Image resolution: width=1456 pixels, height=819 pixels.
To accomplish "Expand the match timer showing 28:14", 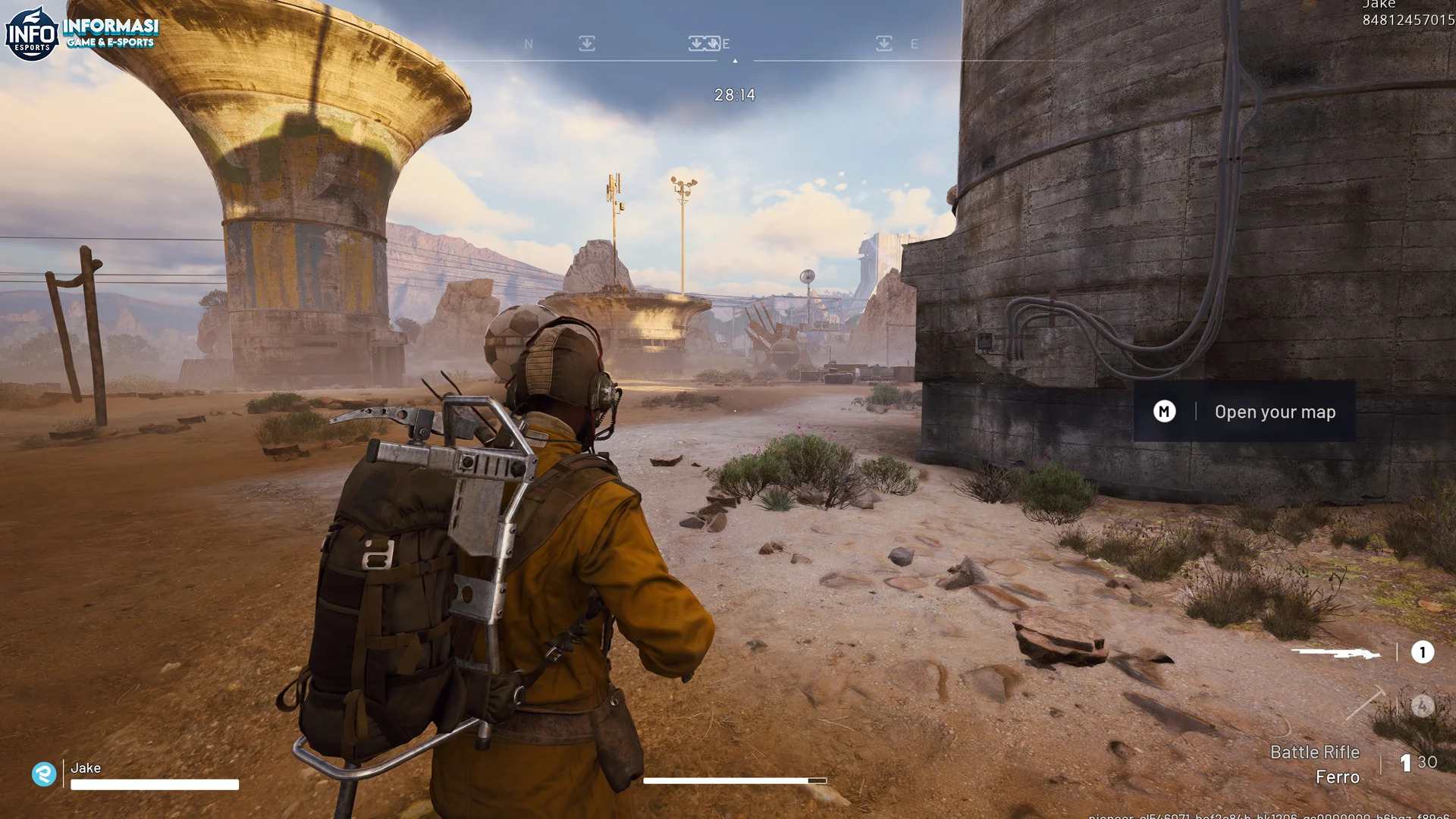I will click(x=733, y=94).
